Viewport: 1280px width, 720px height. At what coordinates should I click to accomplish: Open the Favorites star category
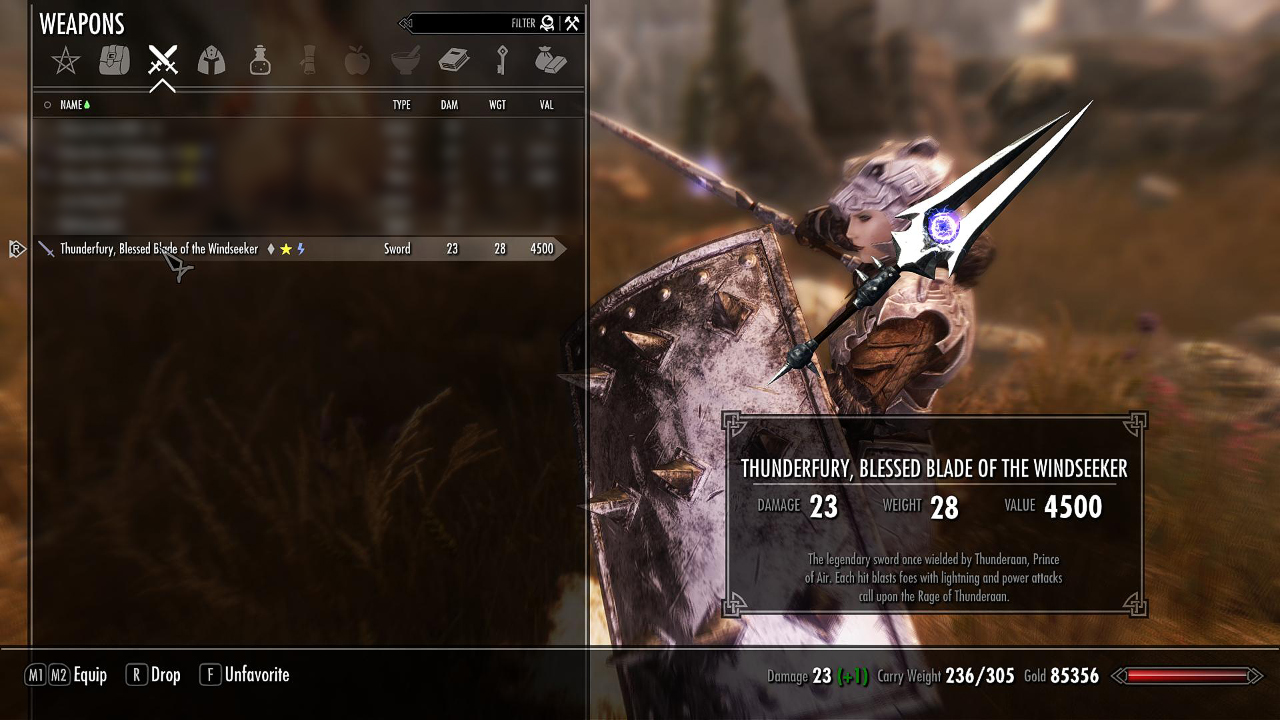(66, 62)
